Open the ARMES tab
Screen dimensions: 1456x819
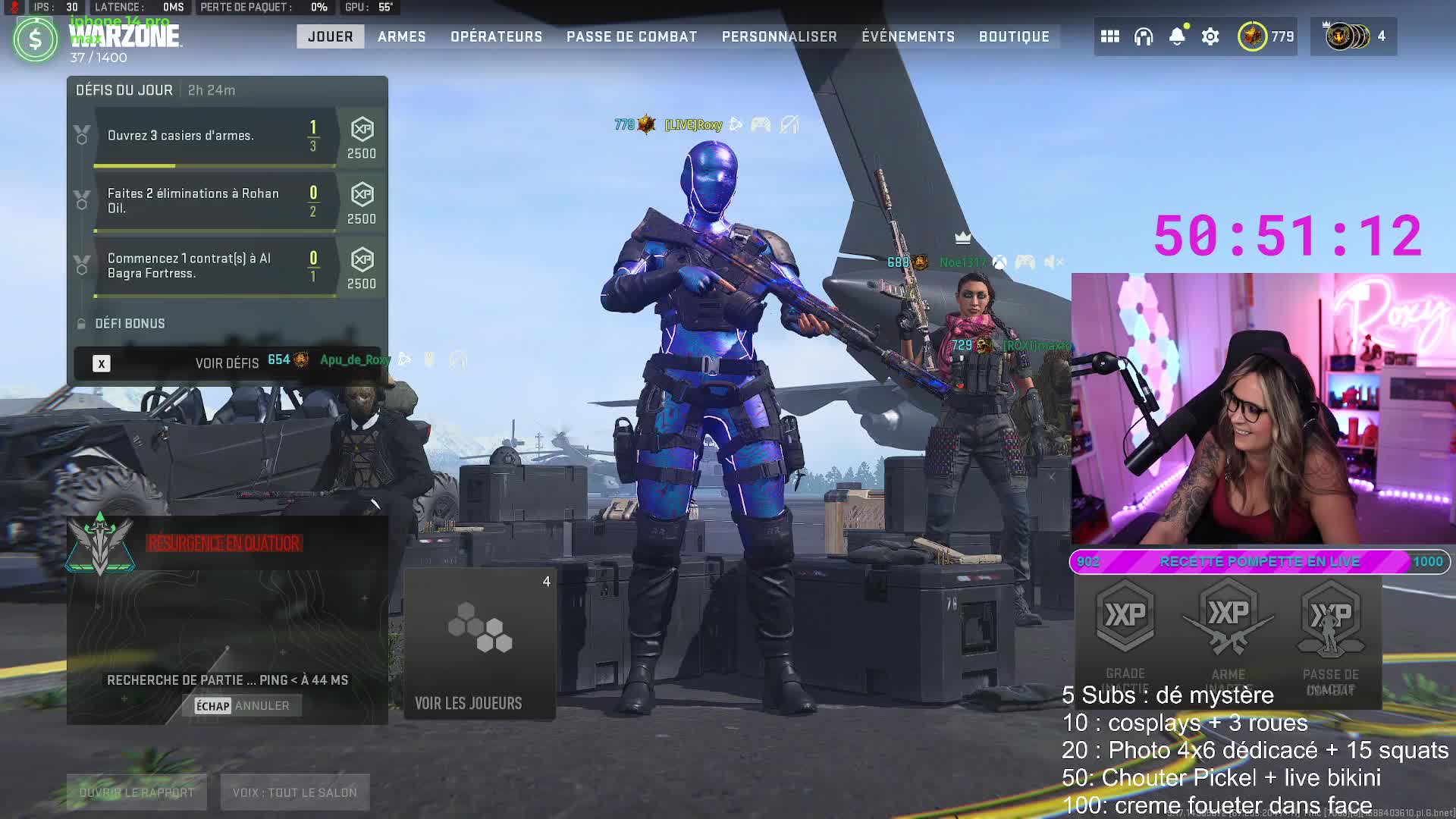point(401,36)
